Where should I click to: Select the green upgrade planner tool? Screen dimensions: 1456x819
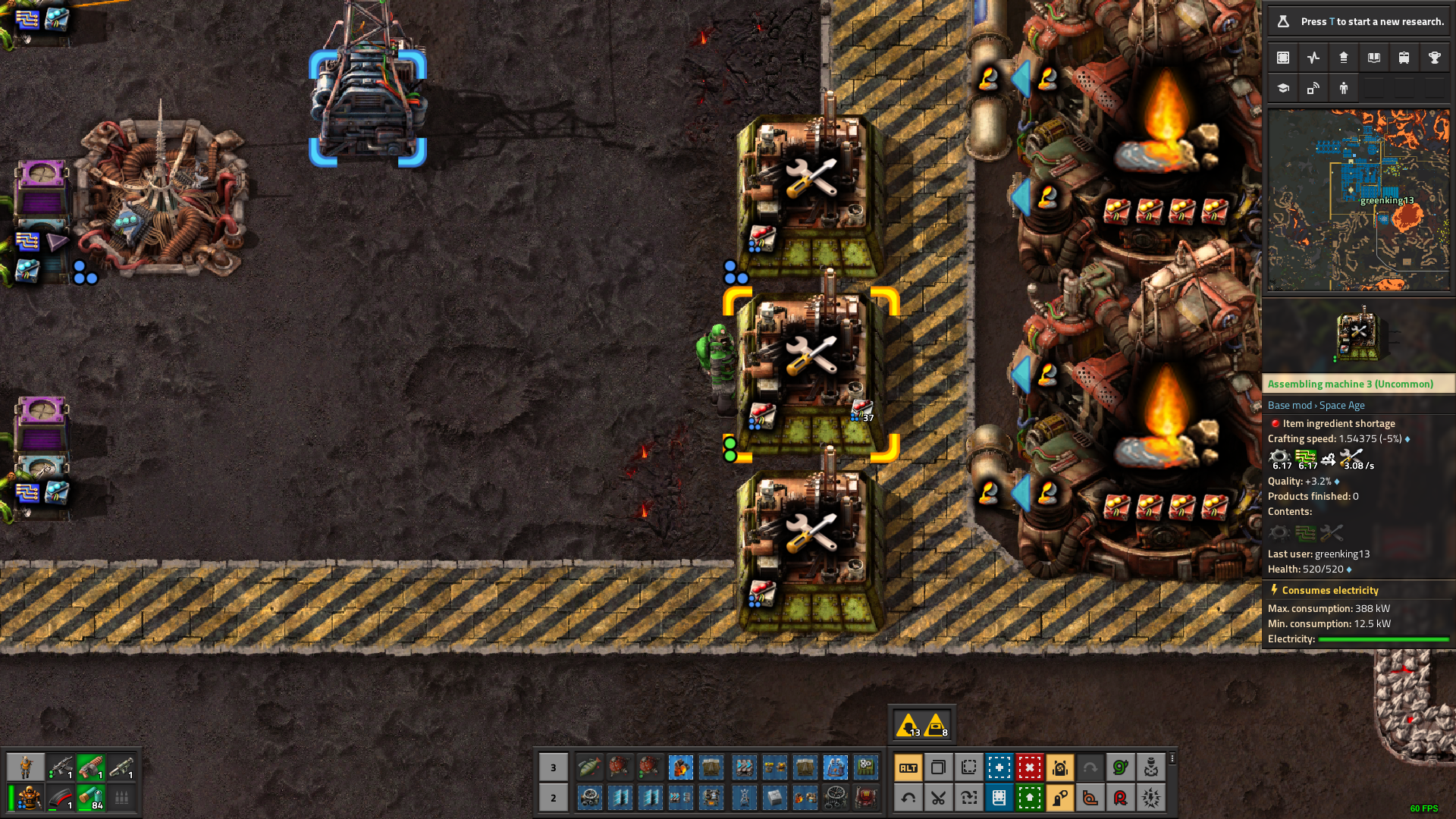point(1029,798)
